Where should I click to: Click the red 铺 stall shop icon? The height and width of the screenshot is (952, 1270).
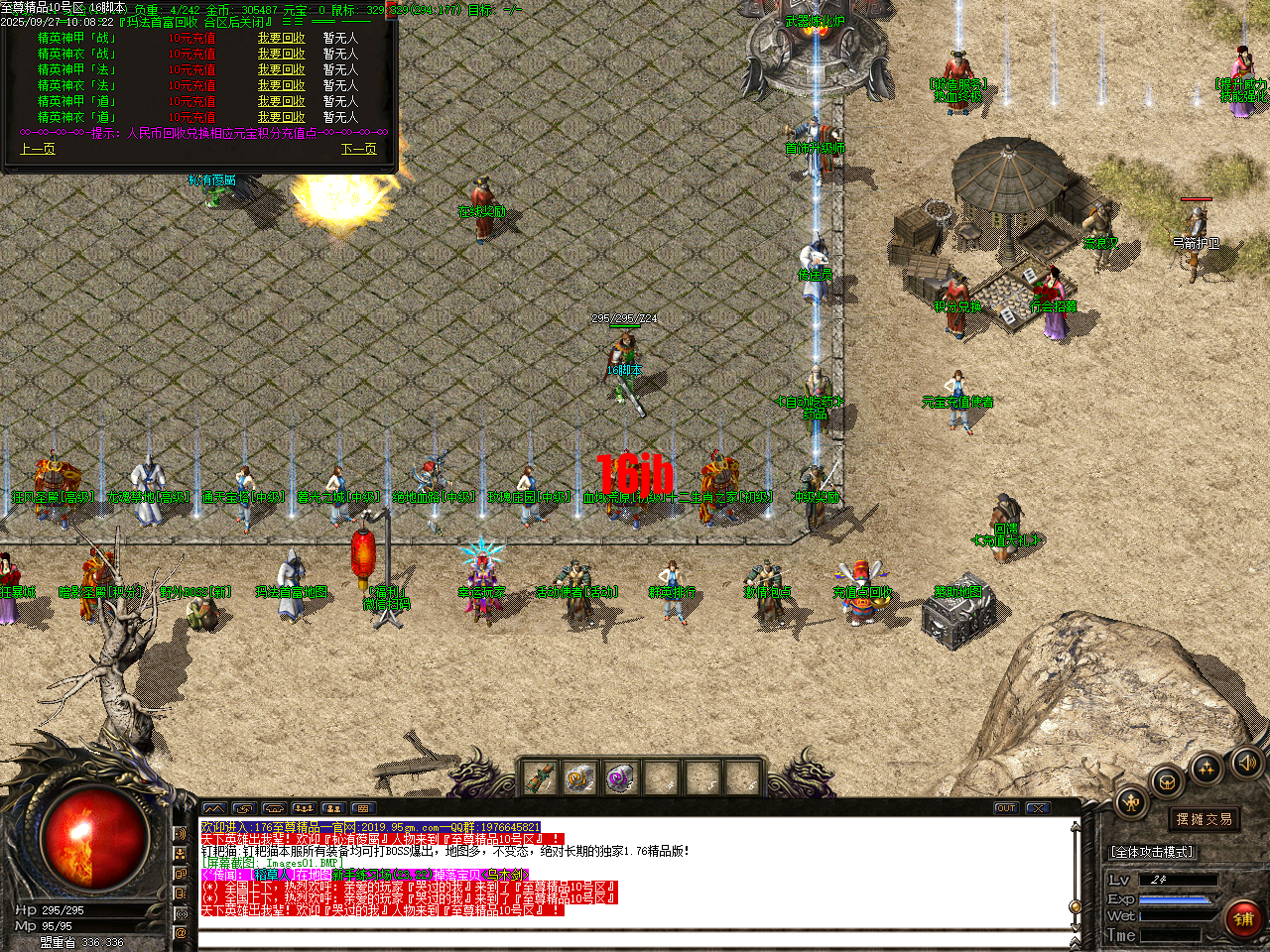click(1244, 917)
